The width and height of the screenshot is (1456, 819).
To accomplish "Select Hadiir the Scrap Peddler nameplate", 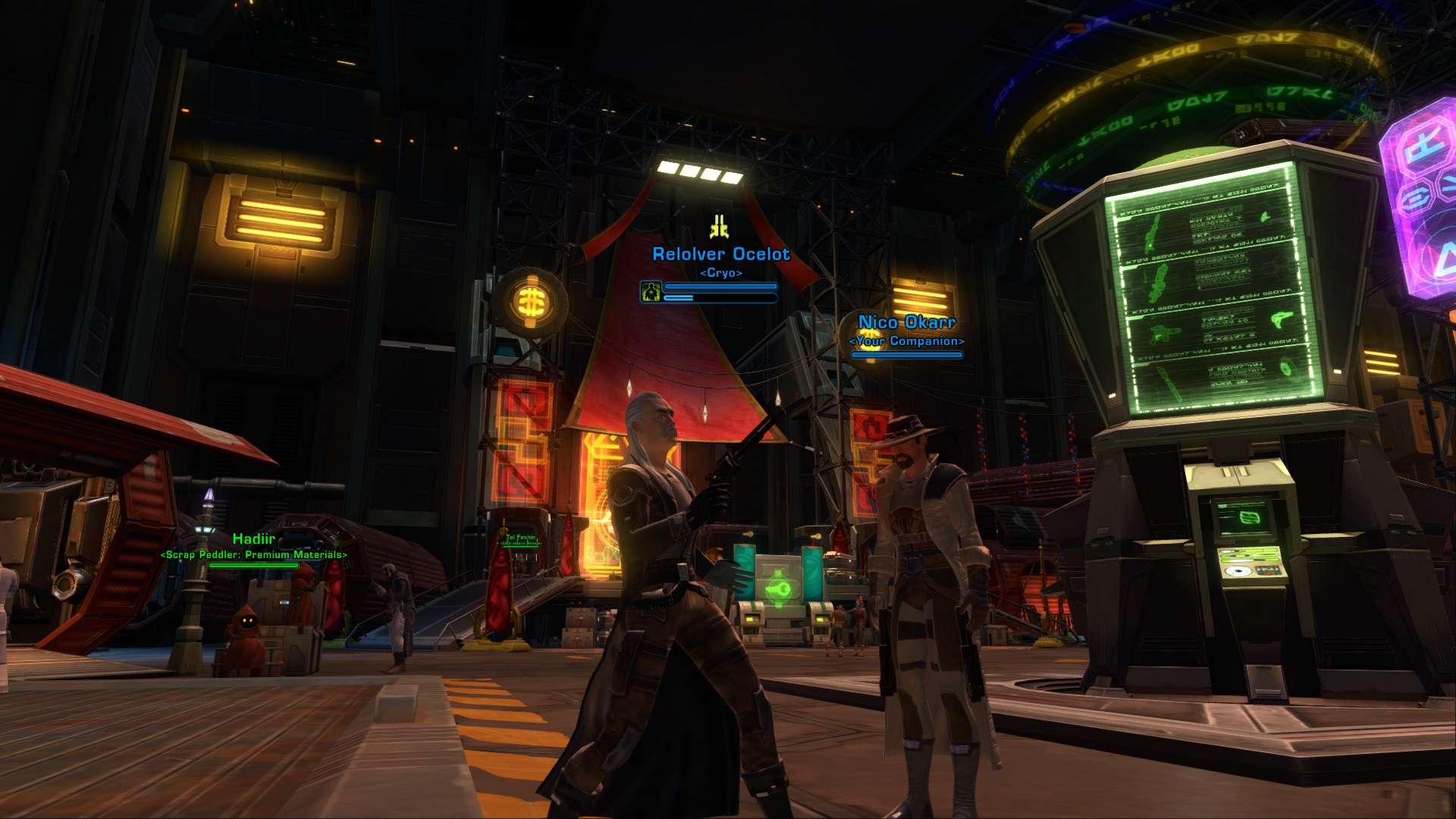I will coord(253,539).
